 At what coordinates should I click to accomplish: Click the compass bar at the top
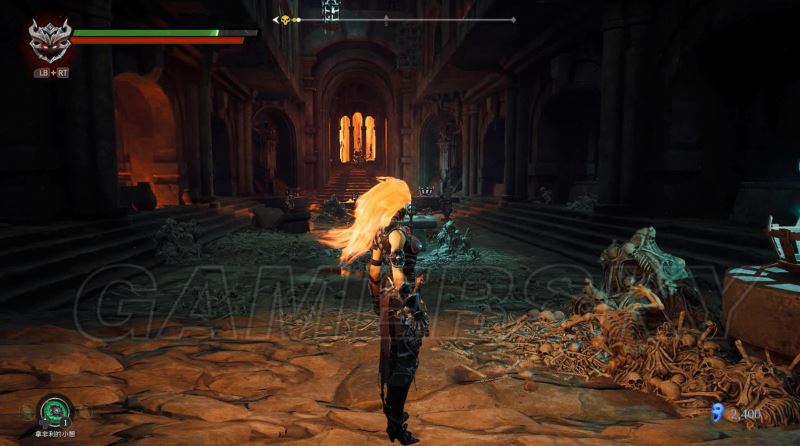point(395,19)
